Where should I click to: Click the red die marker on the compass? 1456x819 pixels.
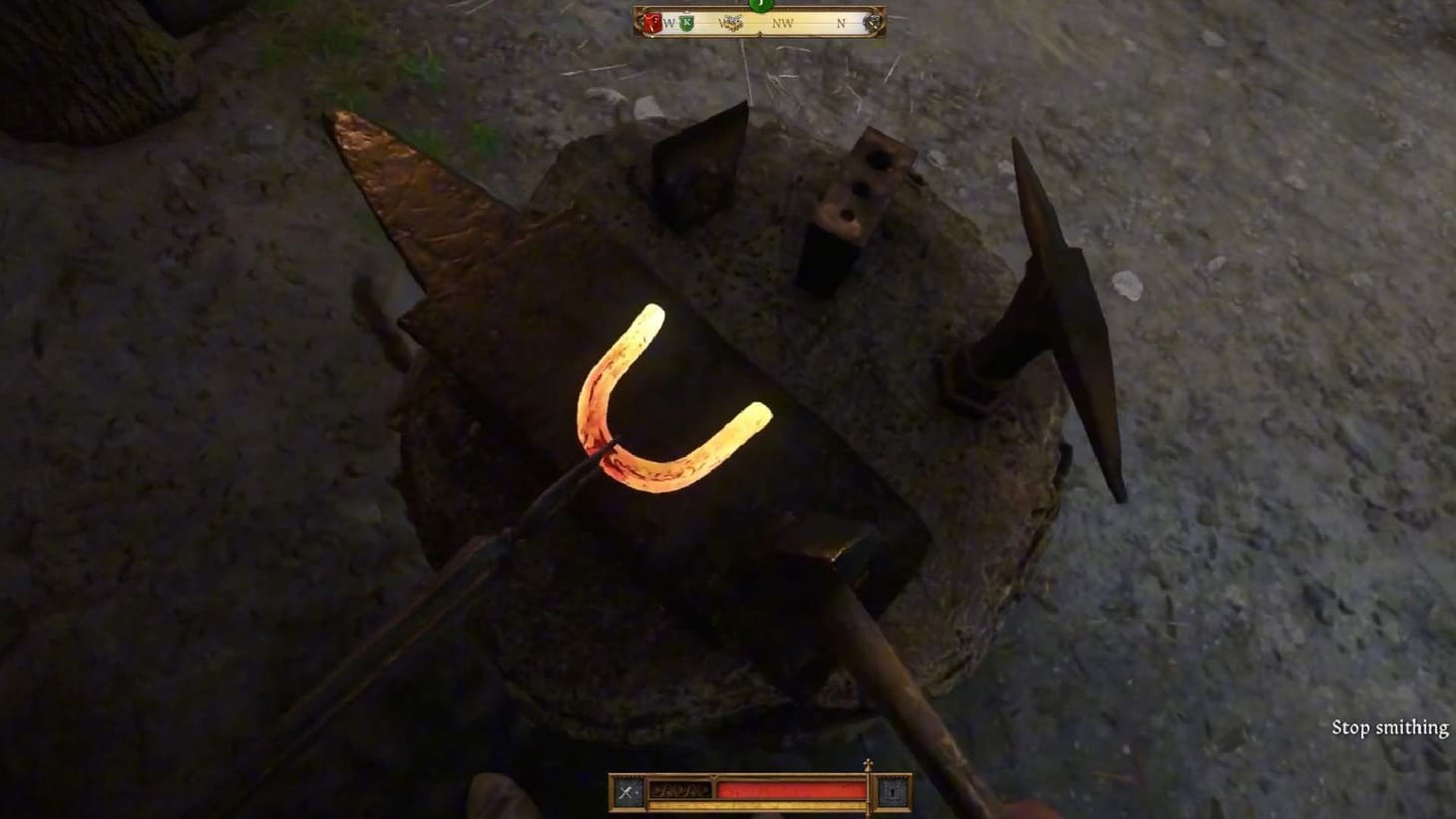[652, 23]
